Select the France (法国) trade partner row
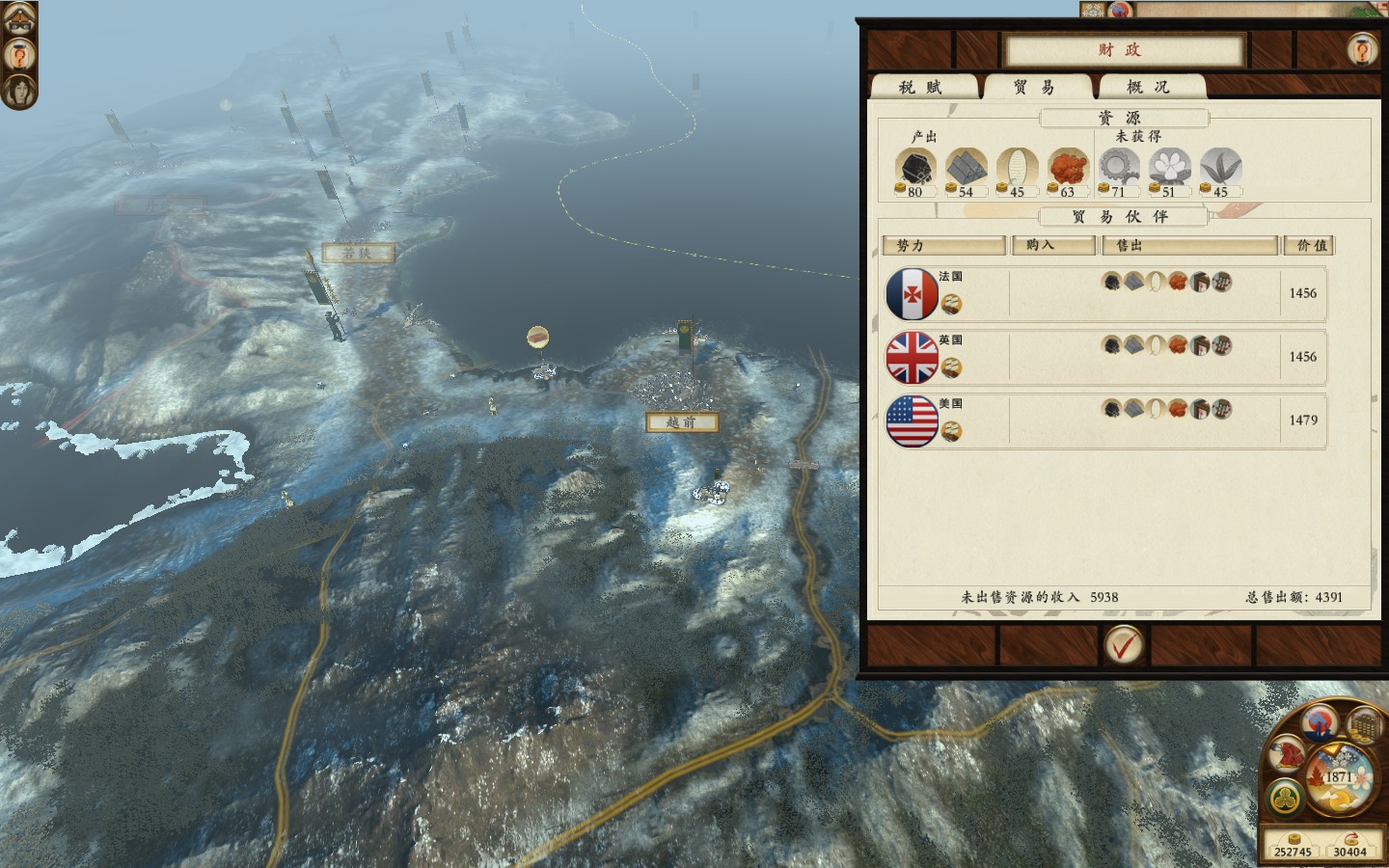The image size is (1389, 868). click(1105, 294)
